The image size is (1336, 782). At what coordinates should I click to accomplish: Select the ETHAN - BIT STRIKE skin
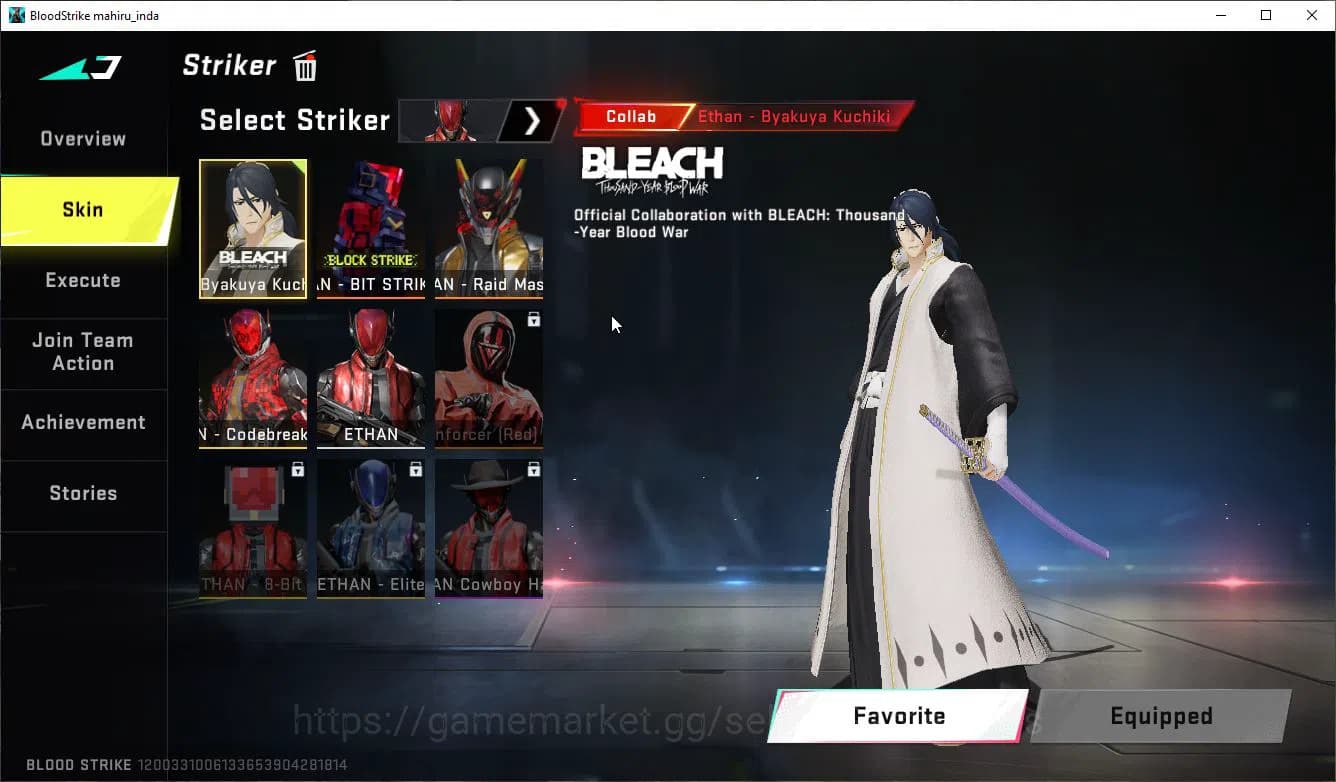[x=371, y=228]
